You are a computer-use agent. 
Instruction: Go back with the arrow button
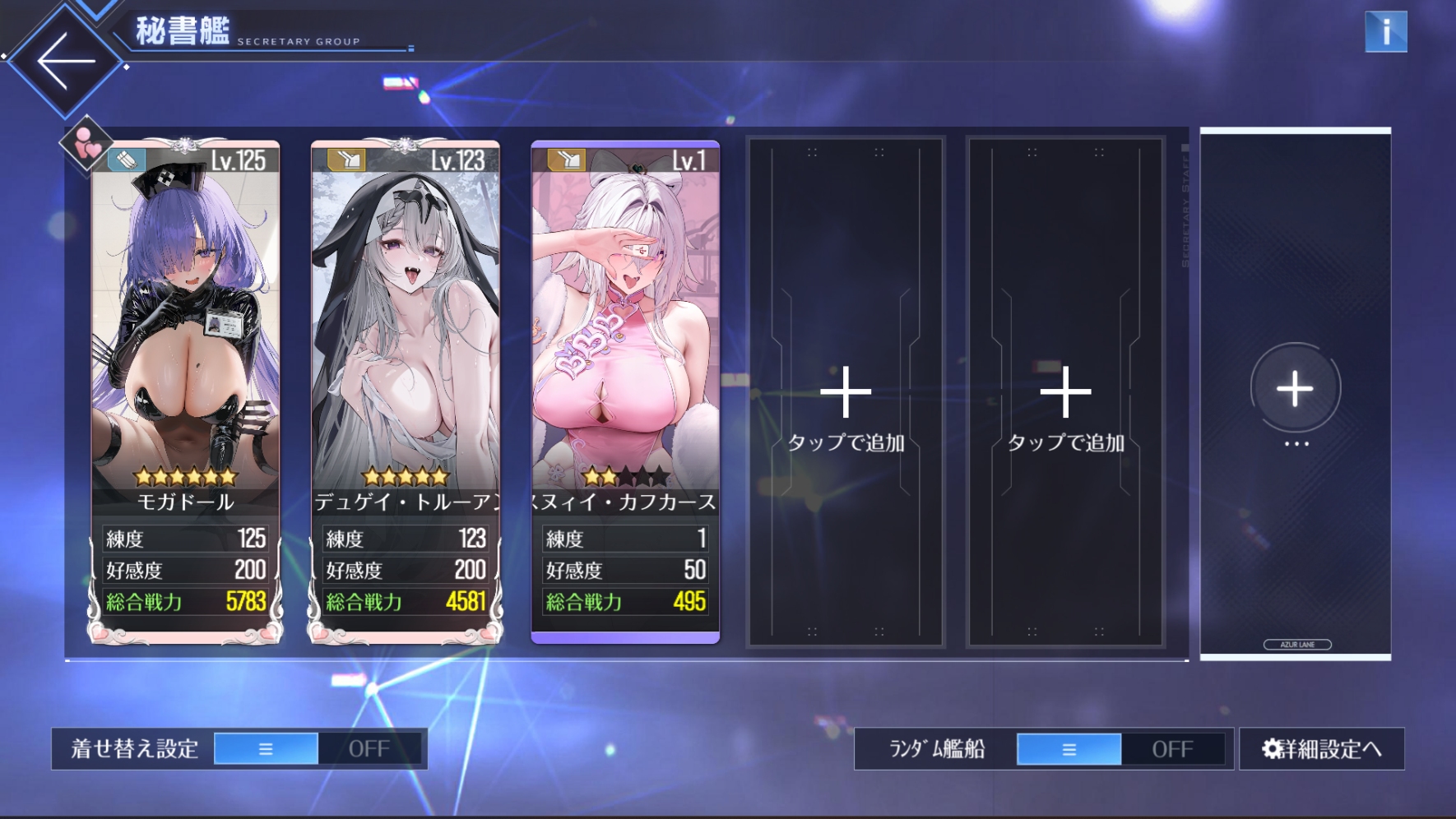pyautogui.click(x=66, y=61)
